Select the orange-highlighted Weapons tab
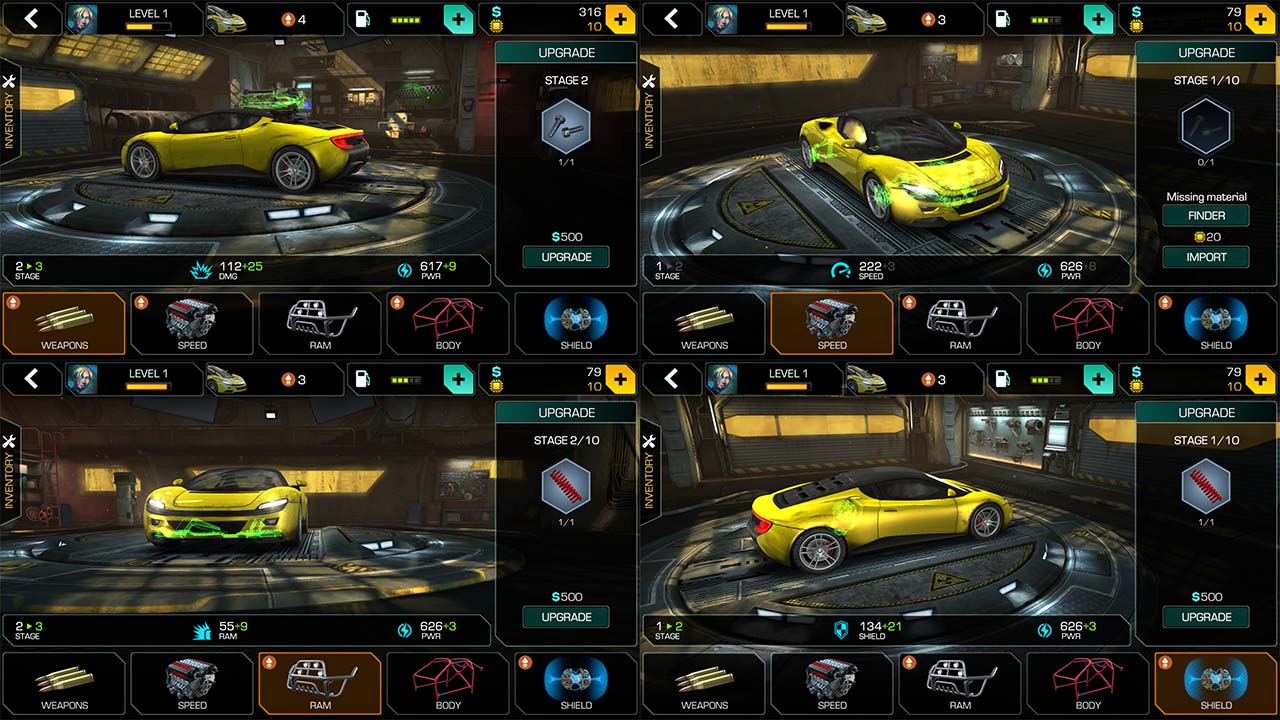 [x=64, y=323]
